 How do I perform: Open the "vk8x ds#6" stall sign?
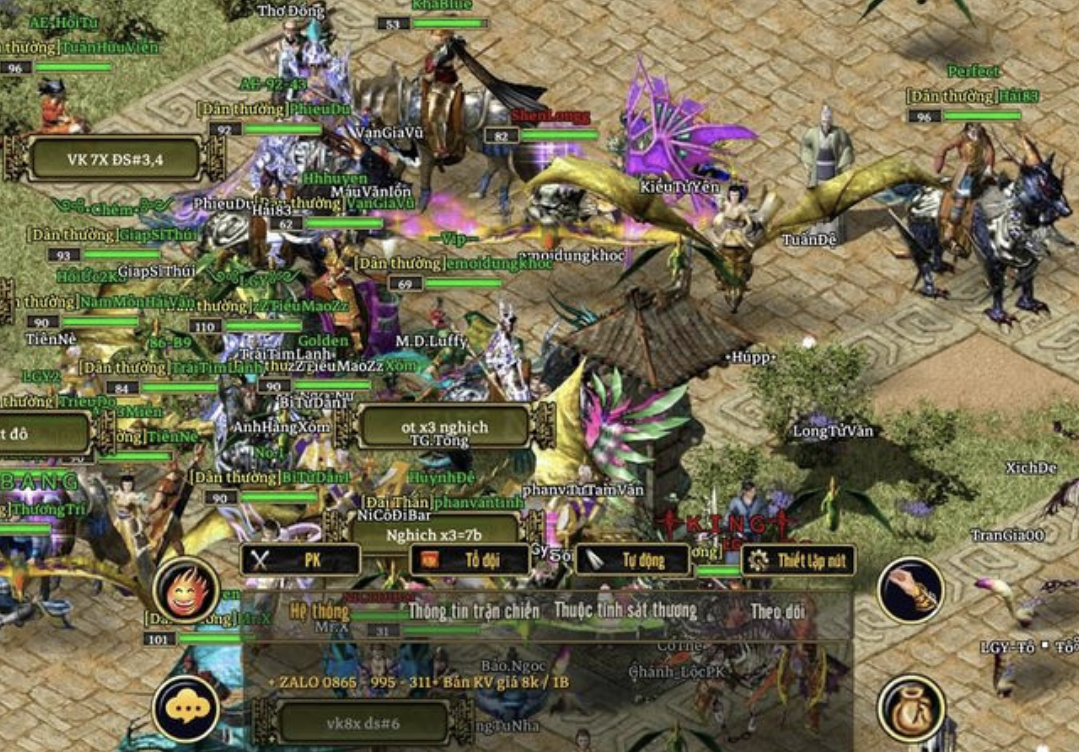pos(363,722)
